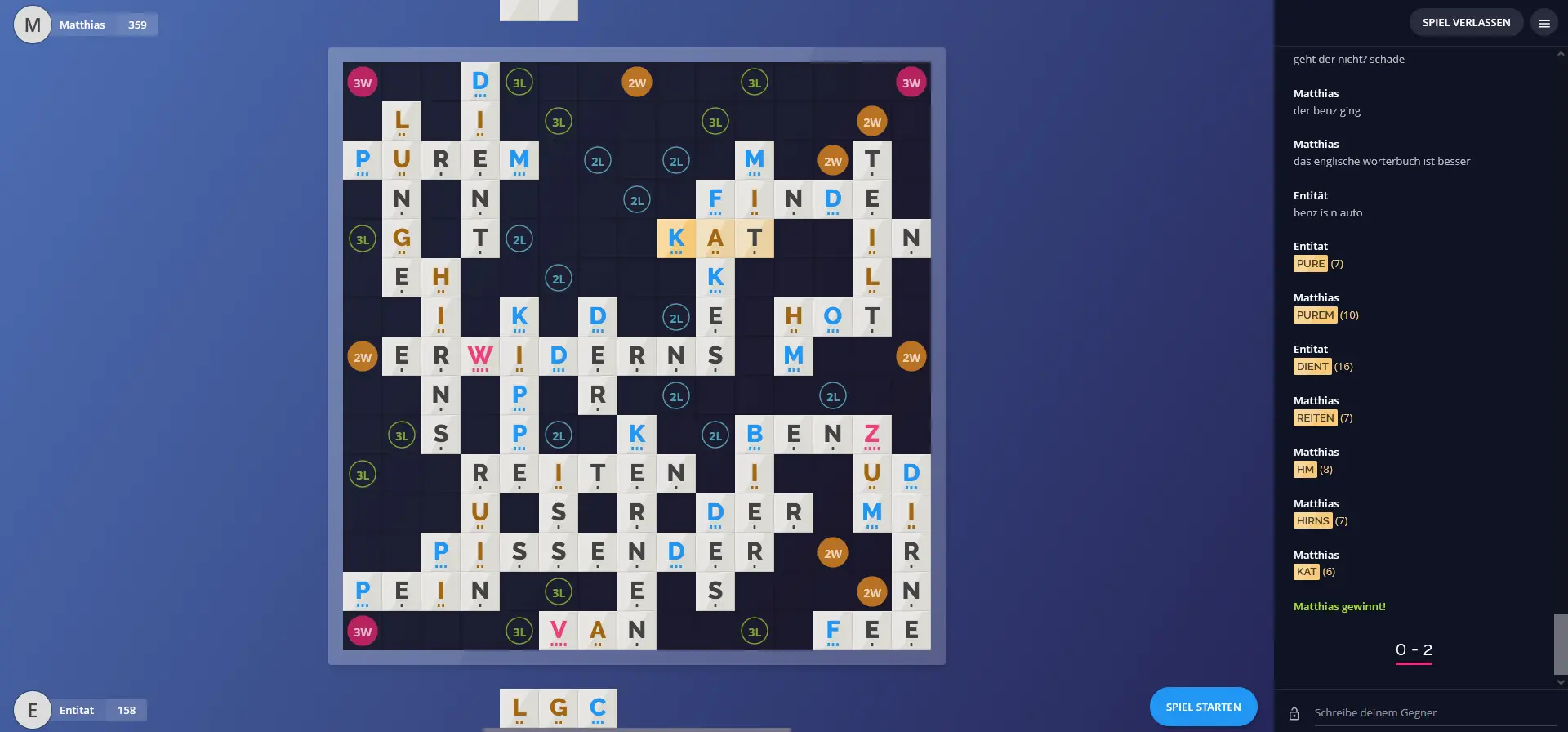1568x732 pixels.
Task: Select the DIENT word entry in log
Action: (1312, 367)
